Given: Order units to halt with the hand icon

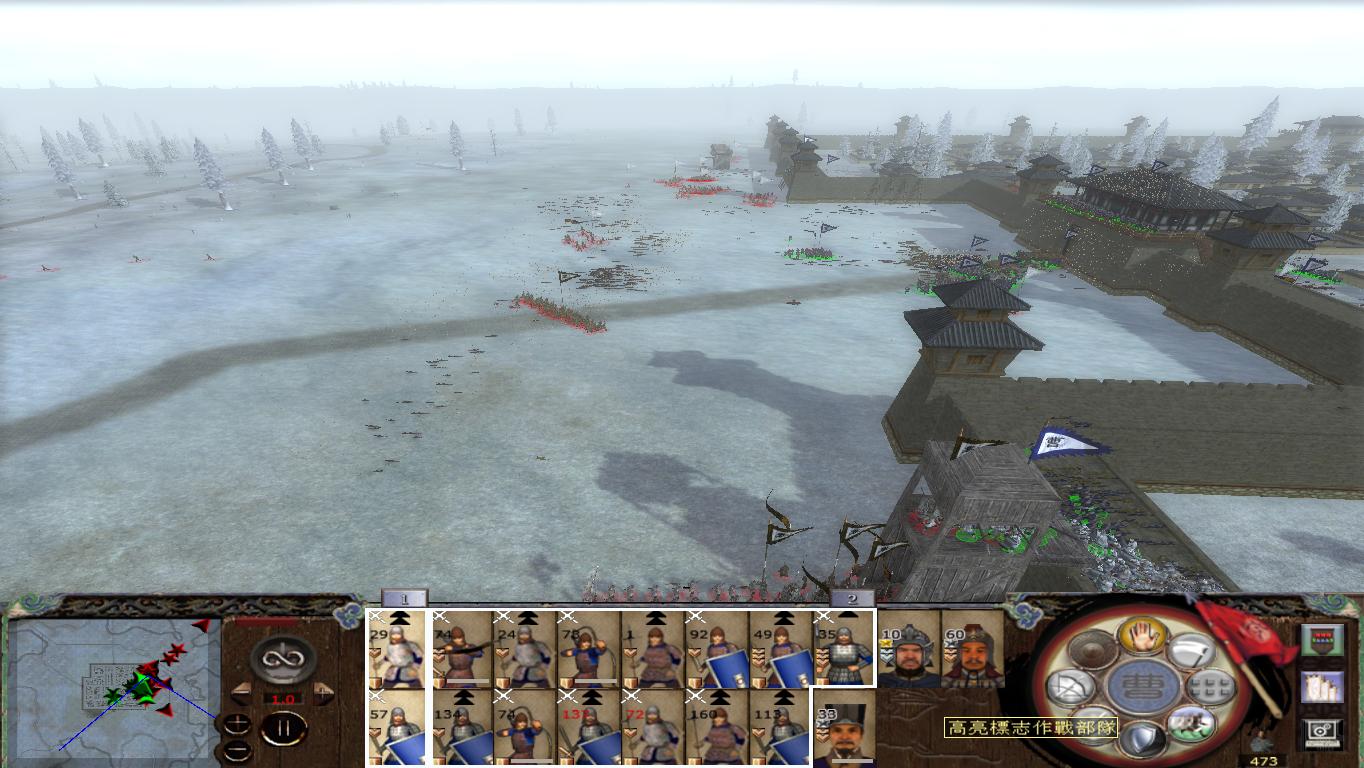Looking at the screenshot, I should coord(1144,637).
